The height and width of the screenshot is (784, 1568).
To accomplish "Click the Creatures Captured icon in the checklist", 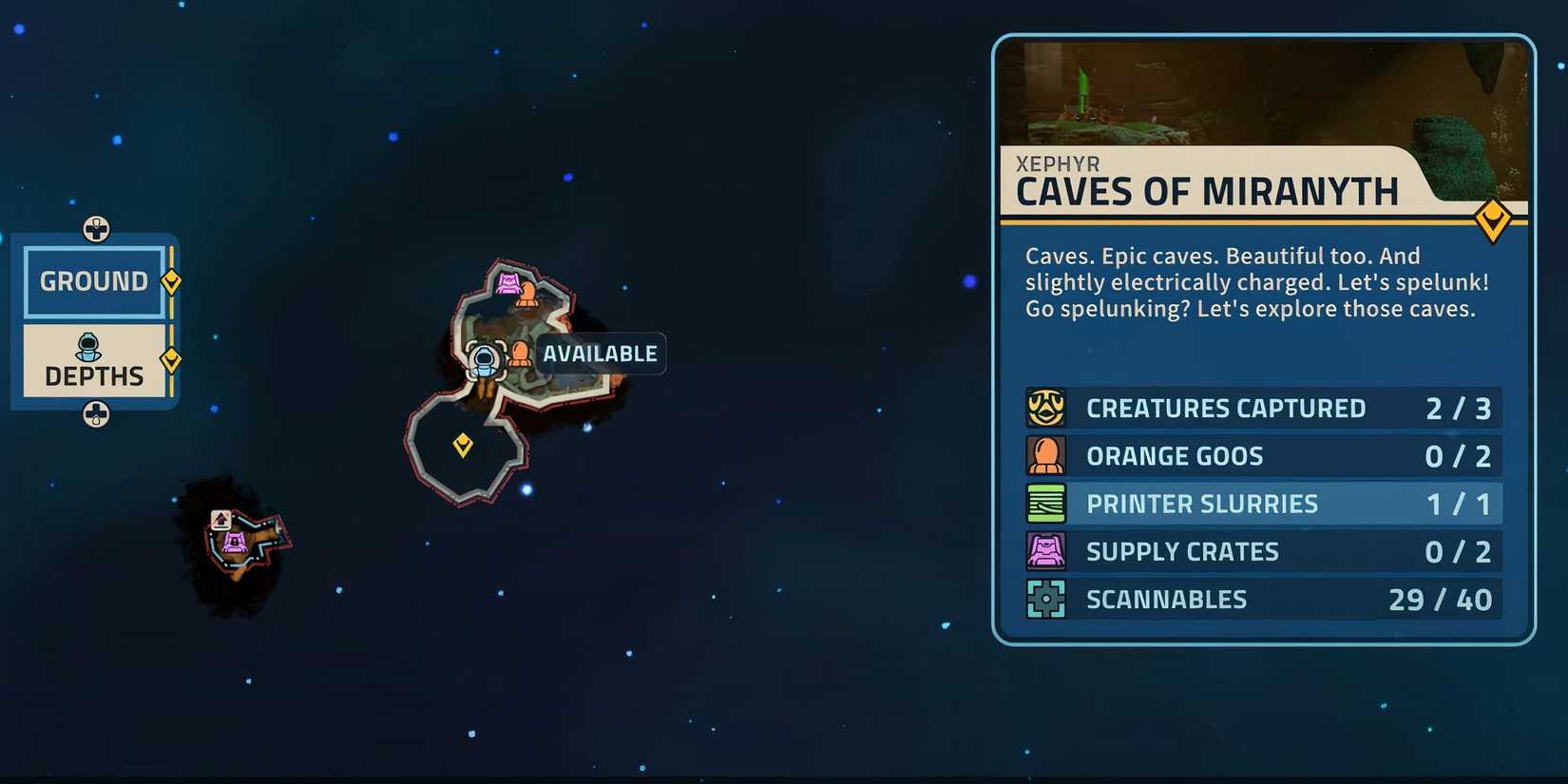I will [1045, 407].
